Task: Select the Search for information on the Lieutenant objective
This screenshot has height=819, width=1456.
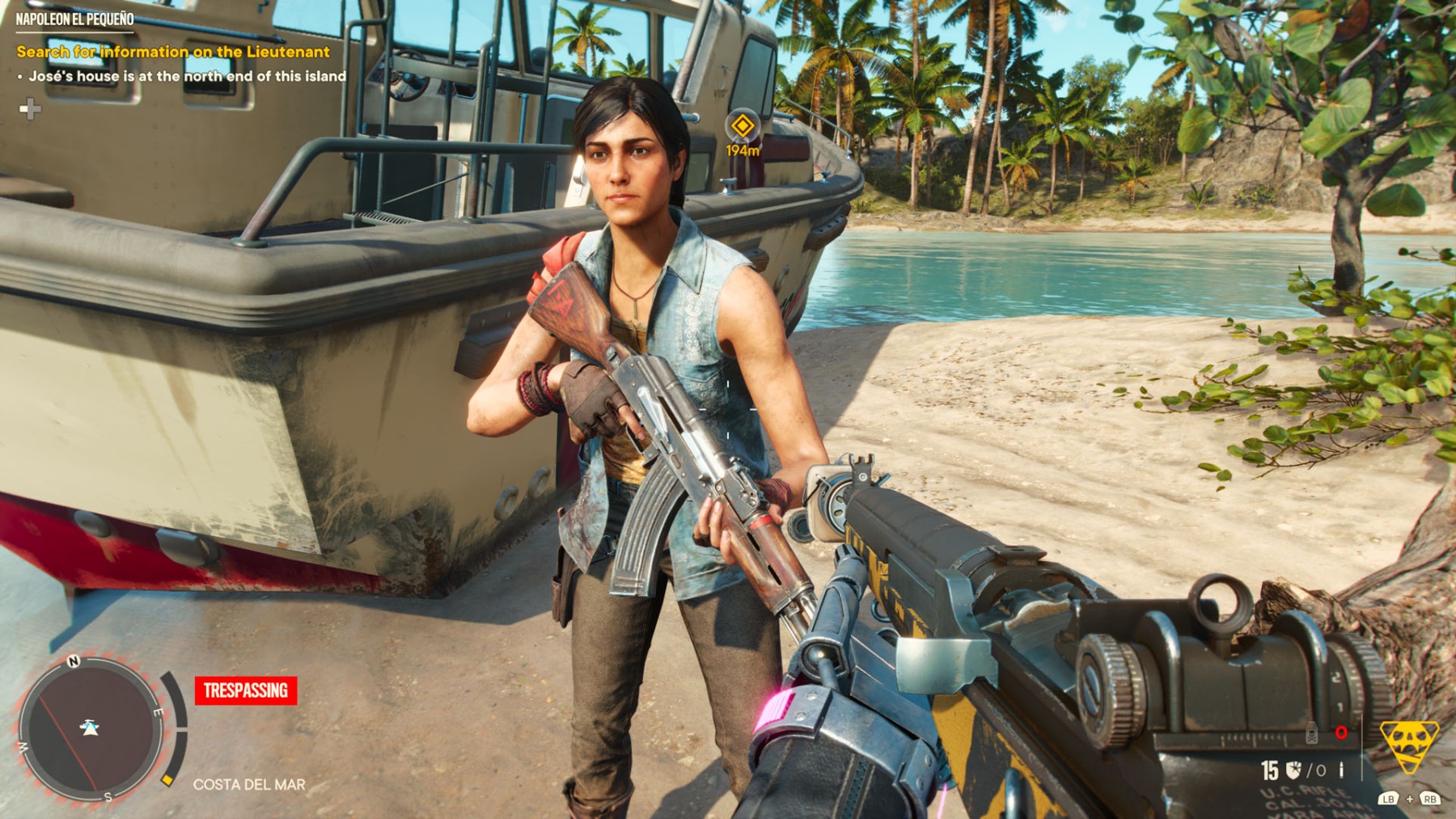Action: pos(173,52)
